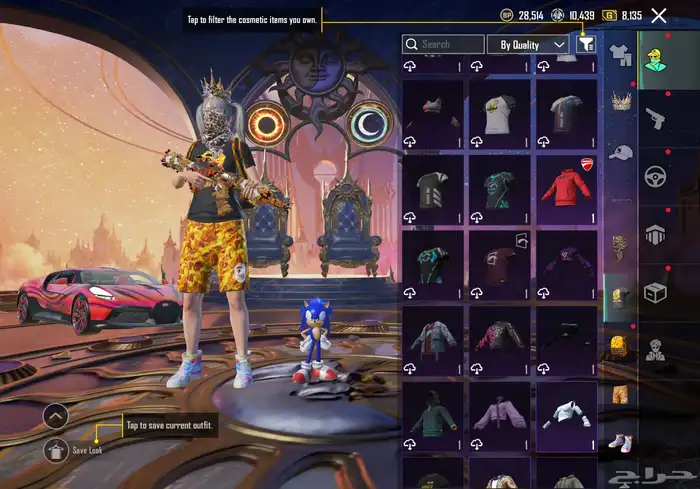Close the inventory screen with the X
700x489 pixels.
(659, 15)
